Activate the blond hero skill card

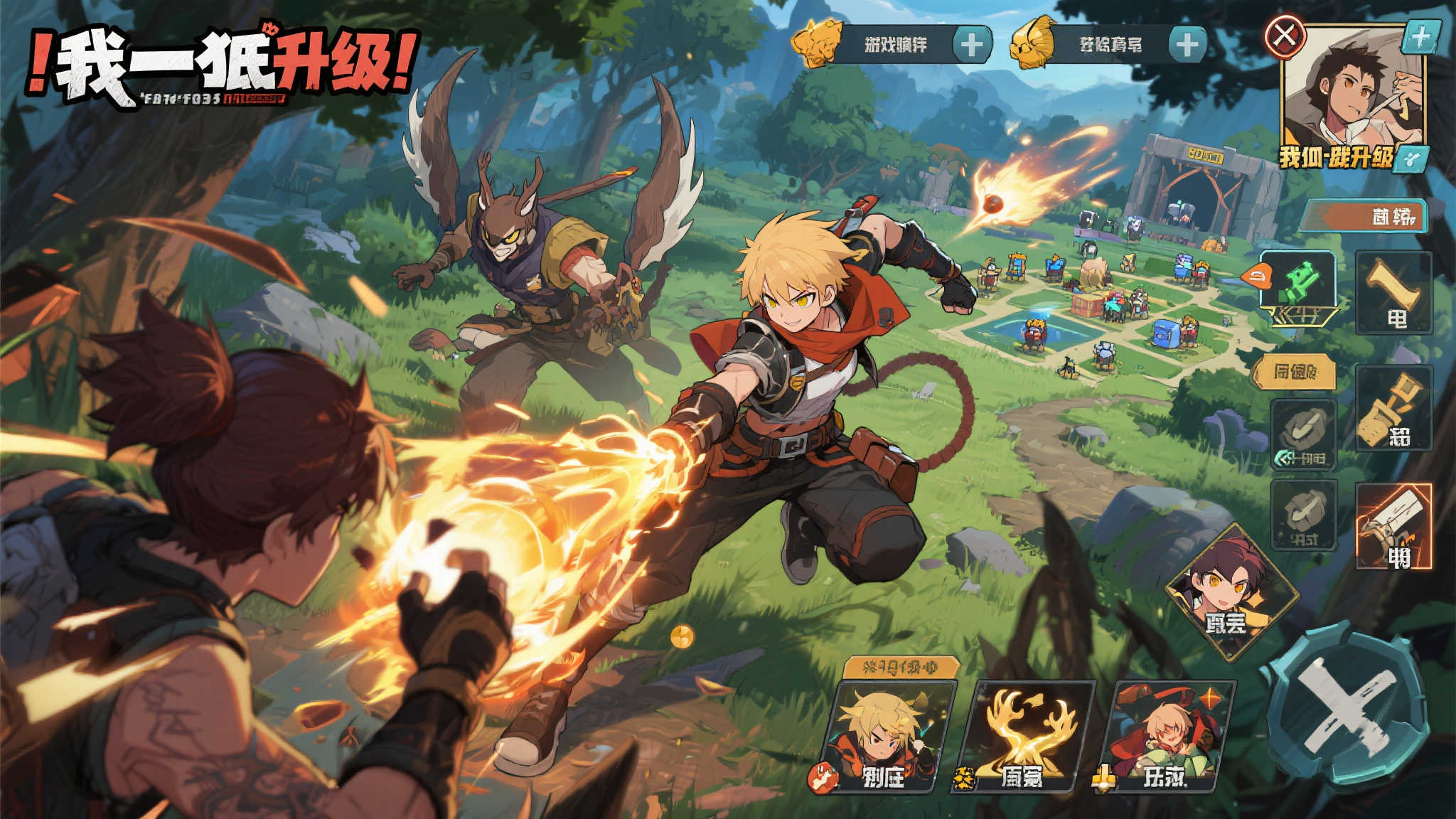click(x=885, y=736)
